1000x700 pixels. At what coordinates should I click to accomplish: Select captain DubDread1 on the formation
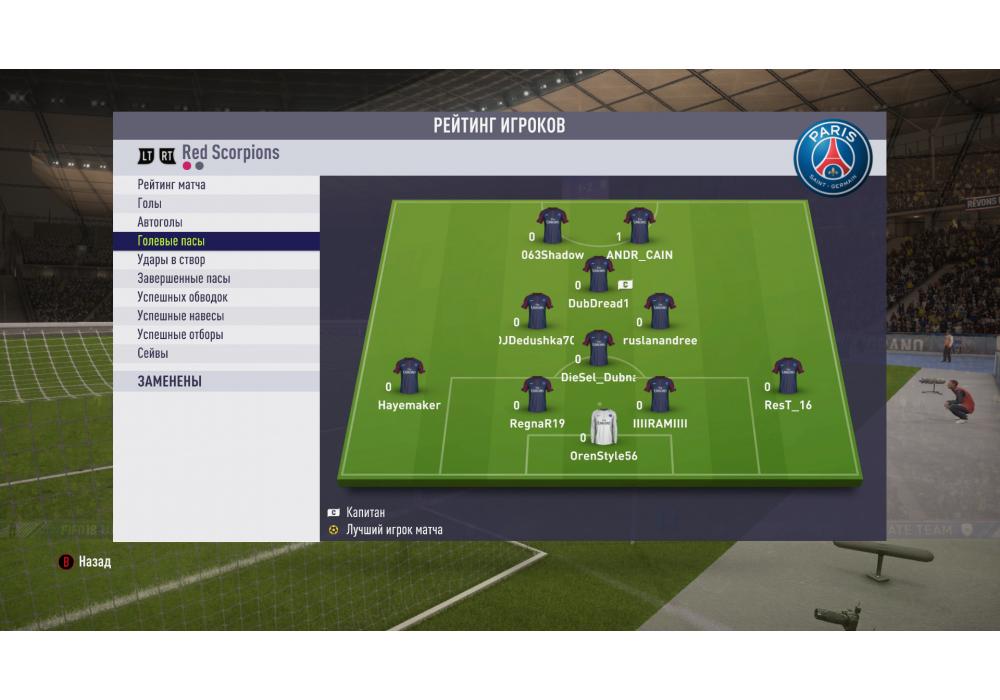pyautogui.click(x=598, y=274)
